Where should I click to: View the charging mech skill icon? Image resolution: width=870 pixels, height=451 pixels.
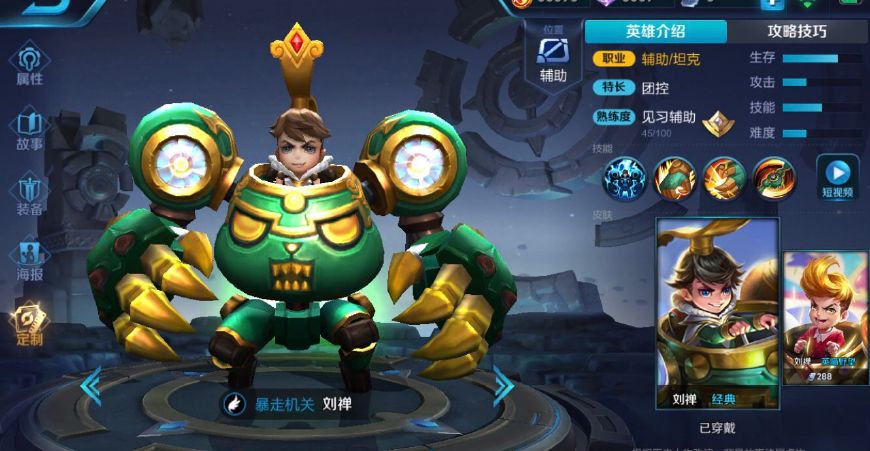[x=724, y=178]
